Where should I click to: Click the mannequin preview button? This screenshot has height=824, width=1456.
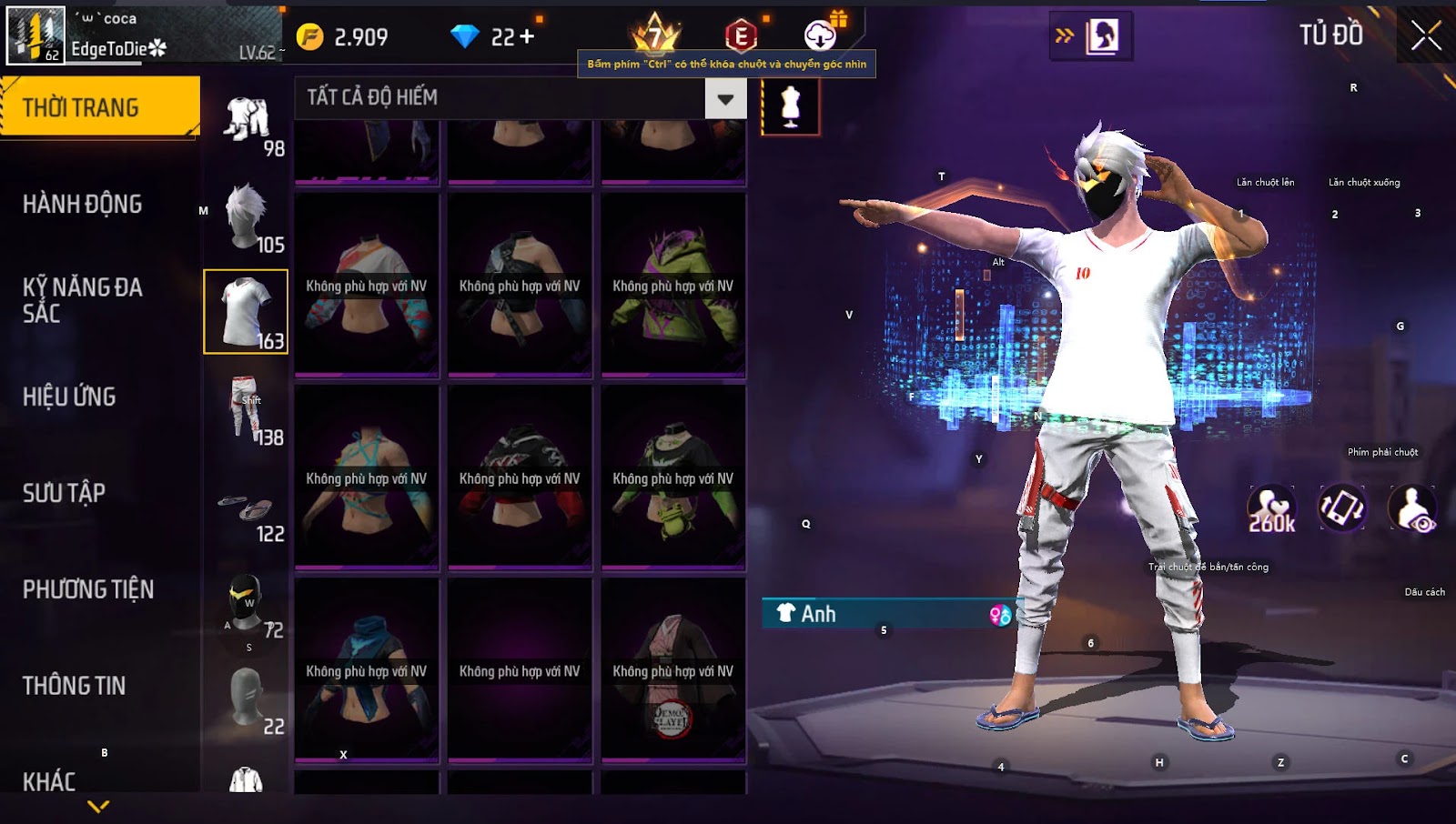(x=790, y=106)
